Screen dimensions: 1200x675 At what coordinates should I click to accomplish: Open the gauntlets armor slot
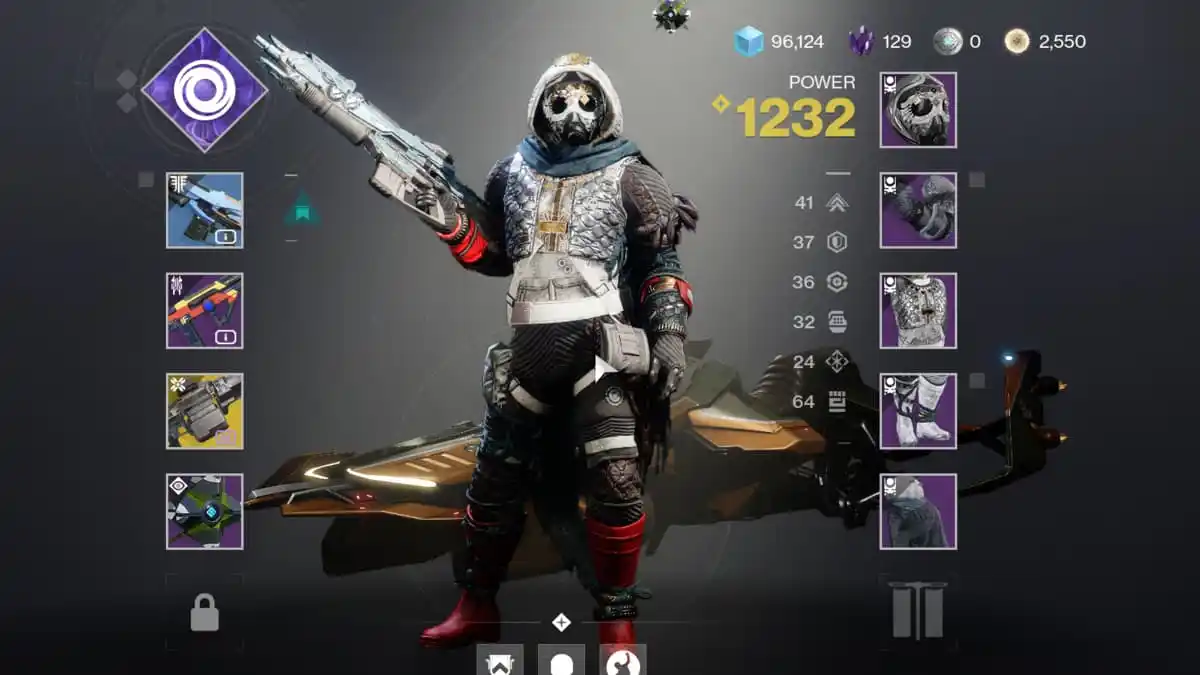click(x=918, y=210)
